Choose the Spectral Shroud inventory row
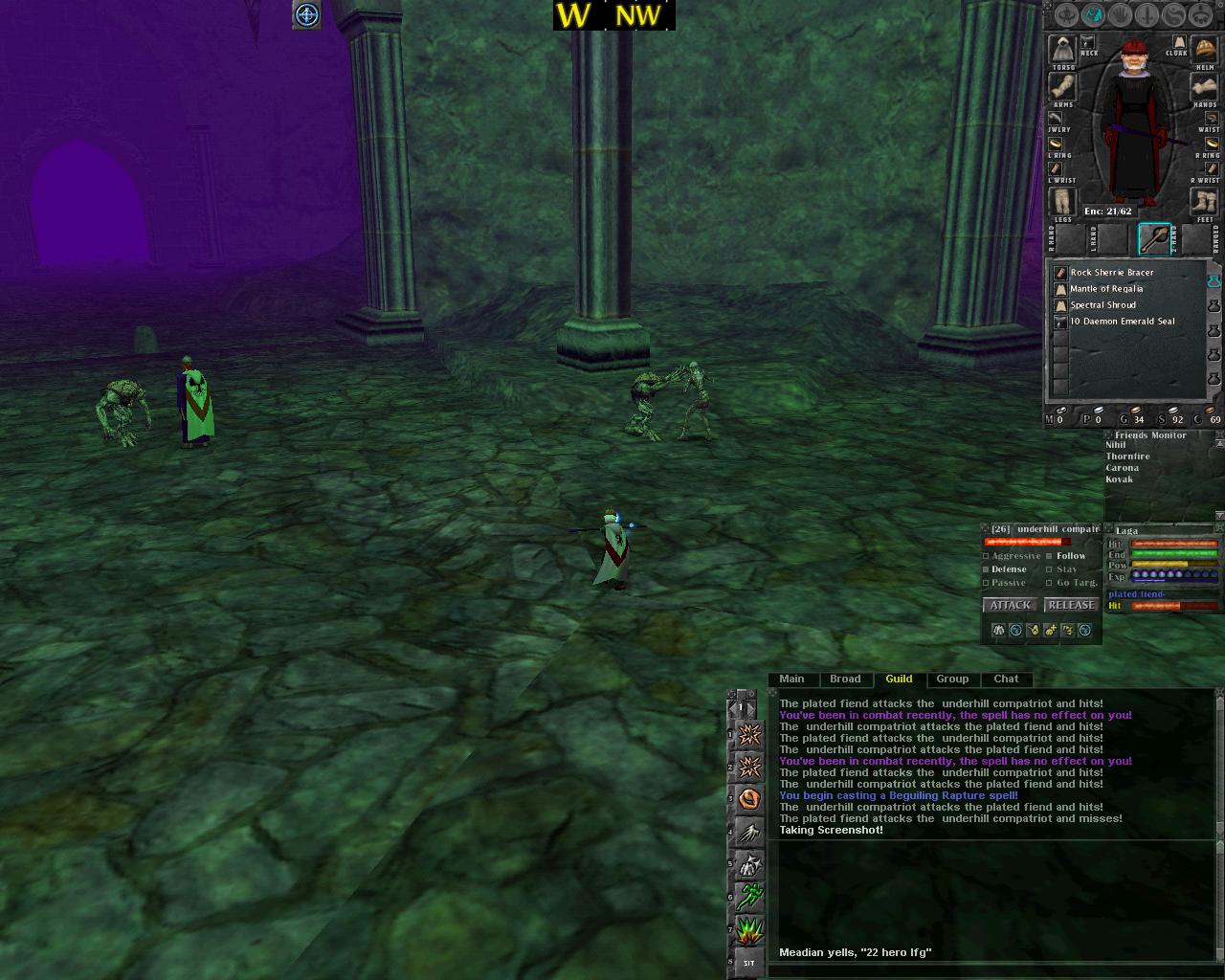Image resolution: width=1225 pixels, height=980 pixels. coord(1104,305)
